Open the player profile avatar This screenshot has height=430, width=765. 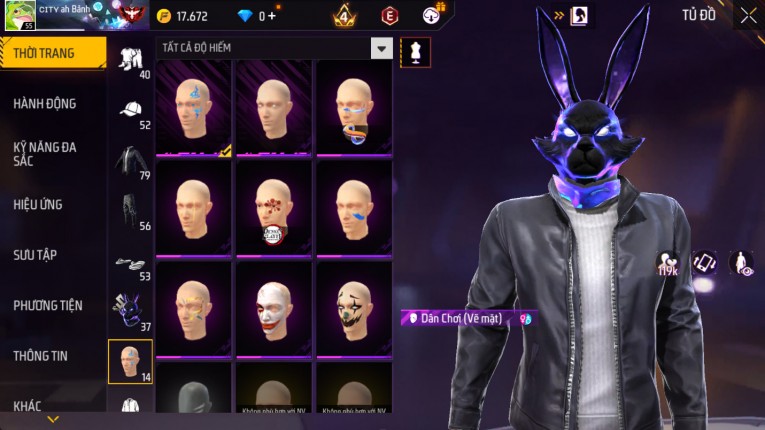pyautogui.click(x=21, y=16)
